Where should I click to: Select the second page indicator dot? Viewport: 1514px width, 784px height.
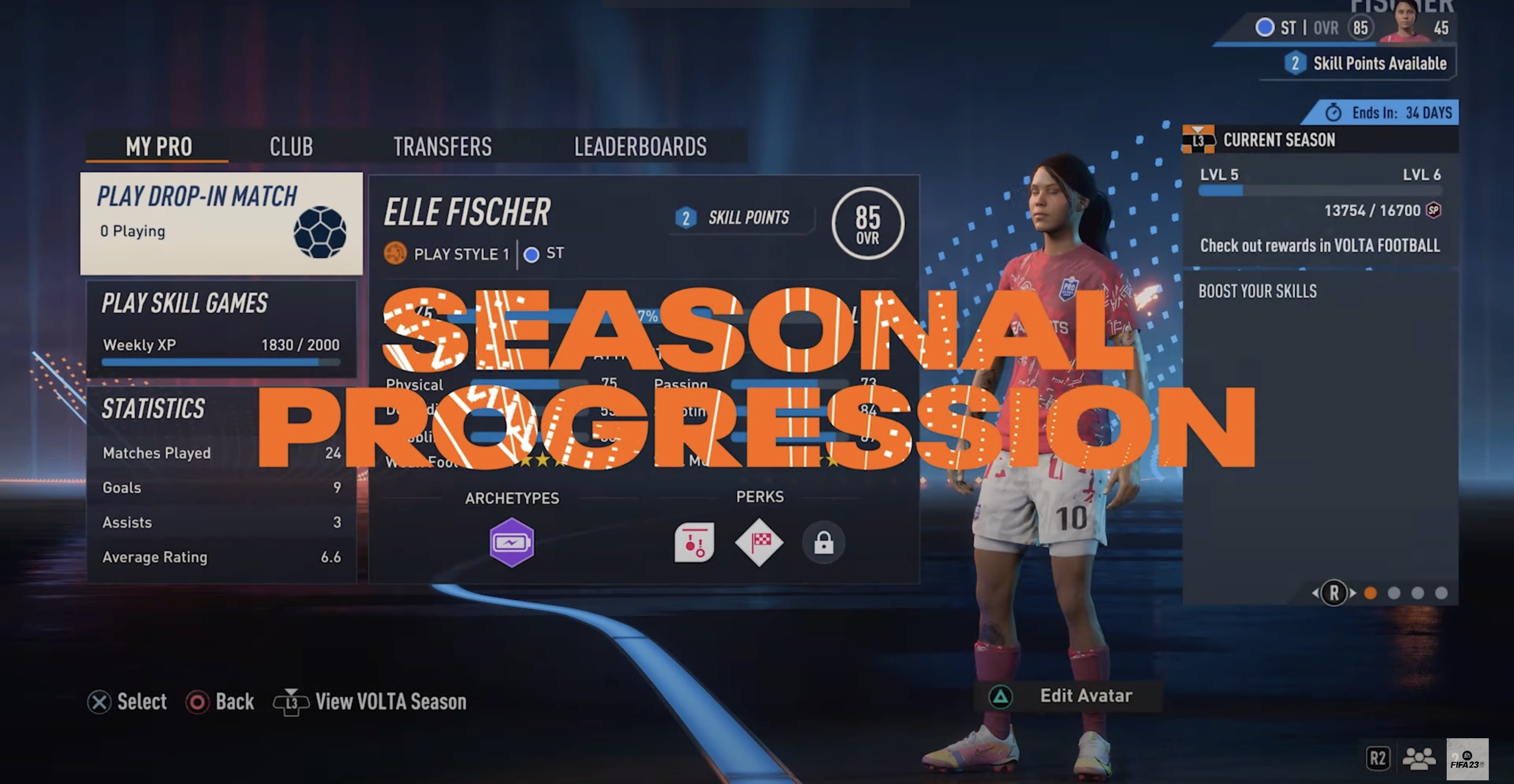(1394, 595)
